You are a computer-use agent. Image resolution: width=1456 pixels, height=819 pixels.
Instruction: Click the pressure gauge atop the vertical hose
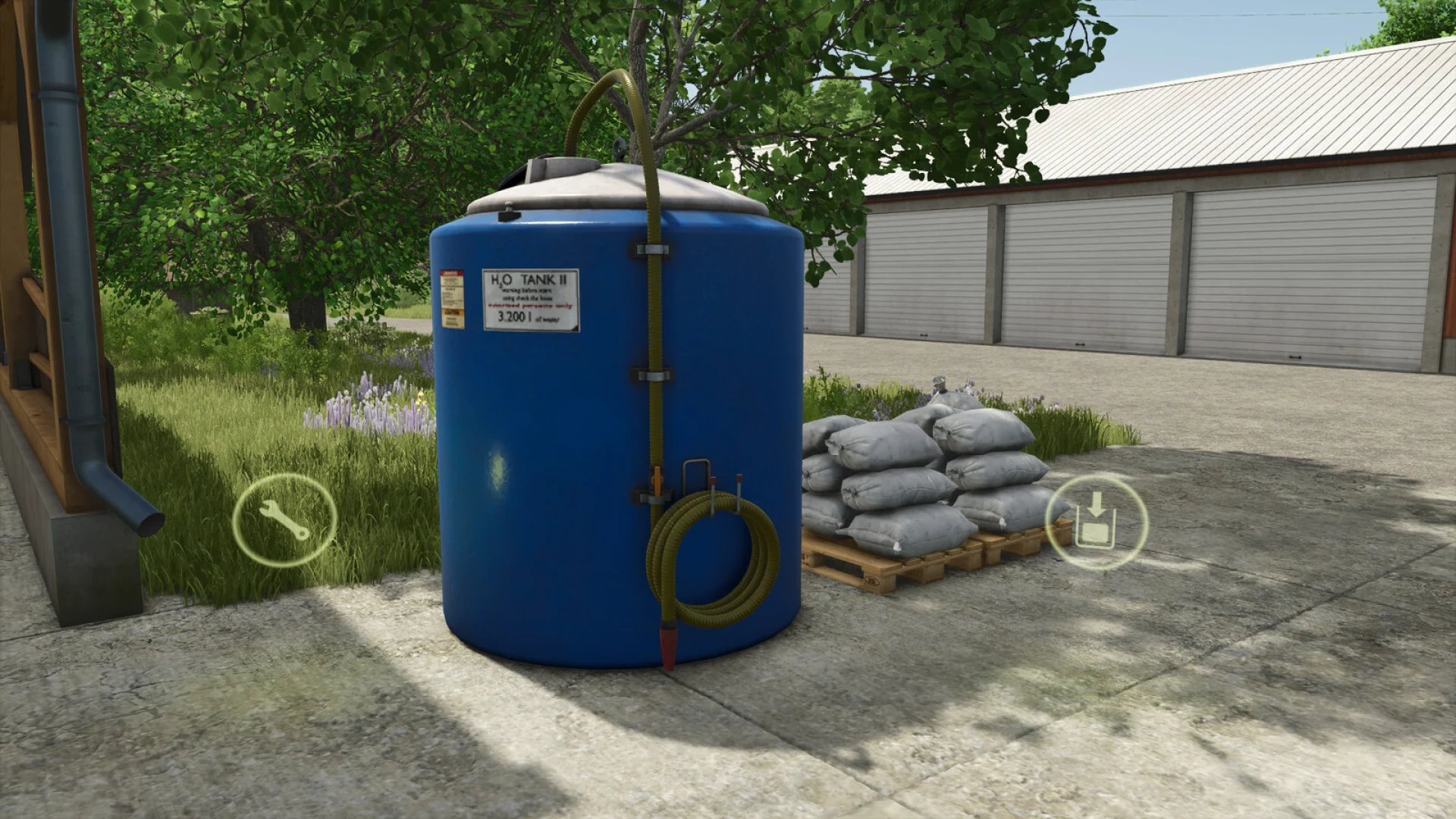coord(620,149)
